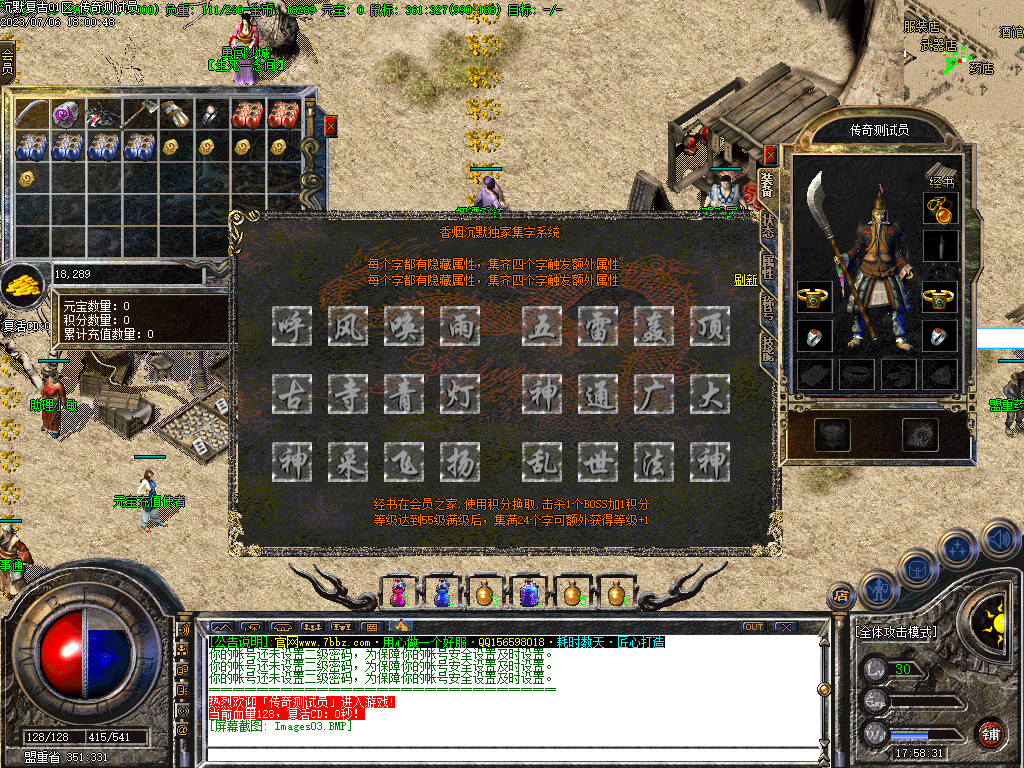Click the 全体攻击模式 attack mode label

tap(897, 632)
